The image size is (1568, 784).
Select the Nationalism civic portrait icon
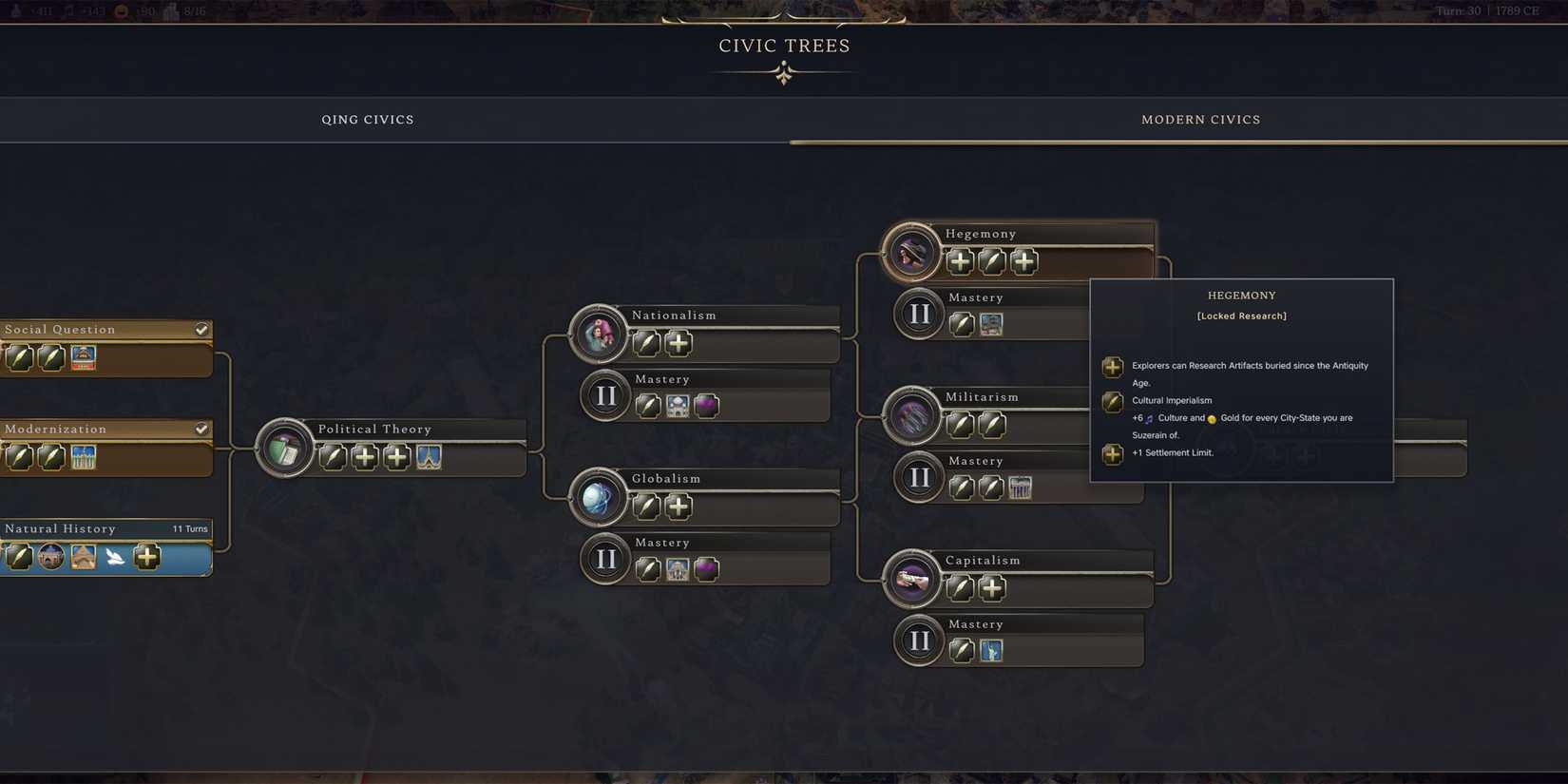pyautogui.click(x=598, y=334)
